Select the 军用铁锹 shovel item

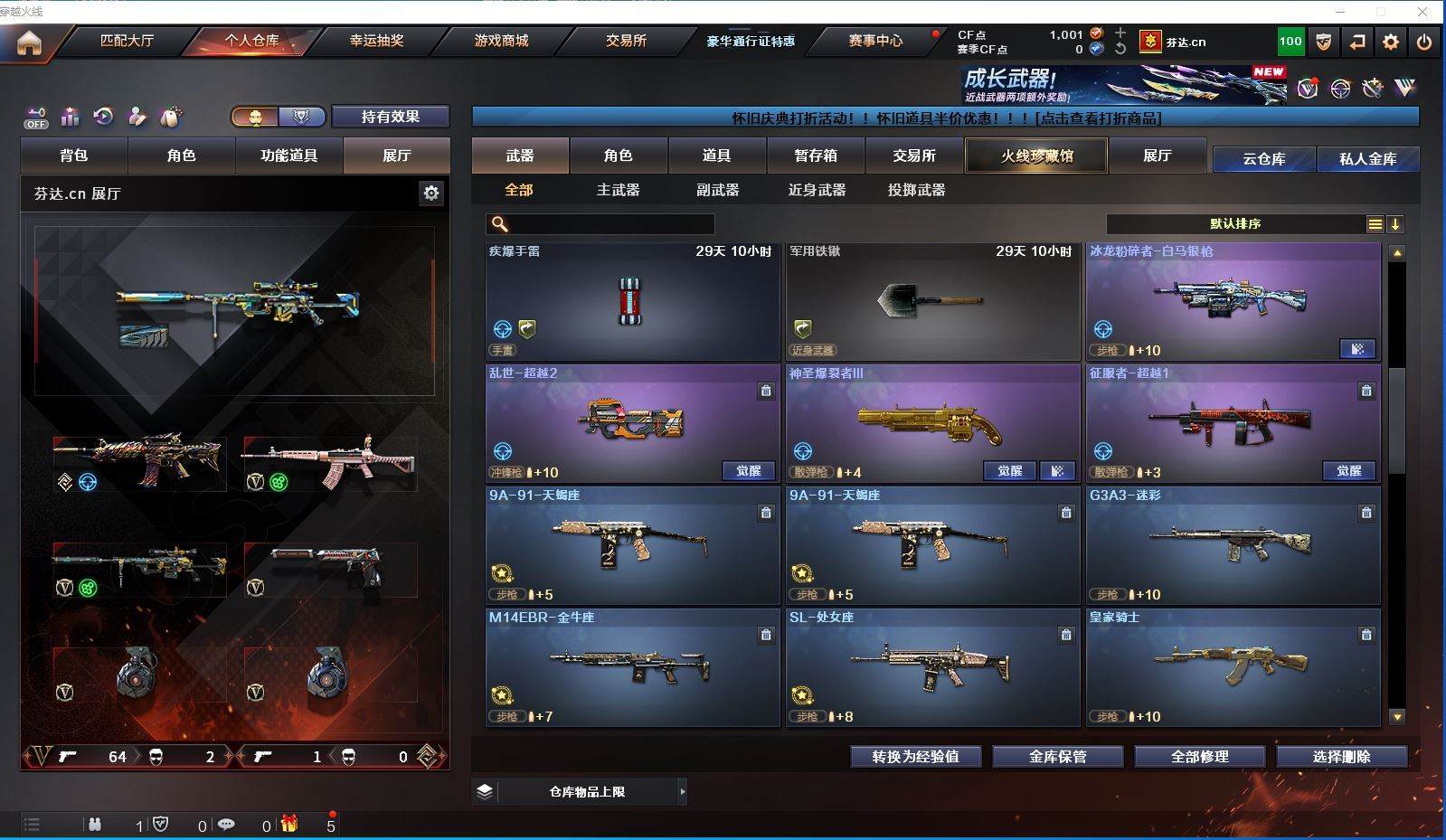pos(932,301)
